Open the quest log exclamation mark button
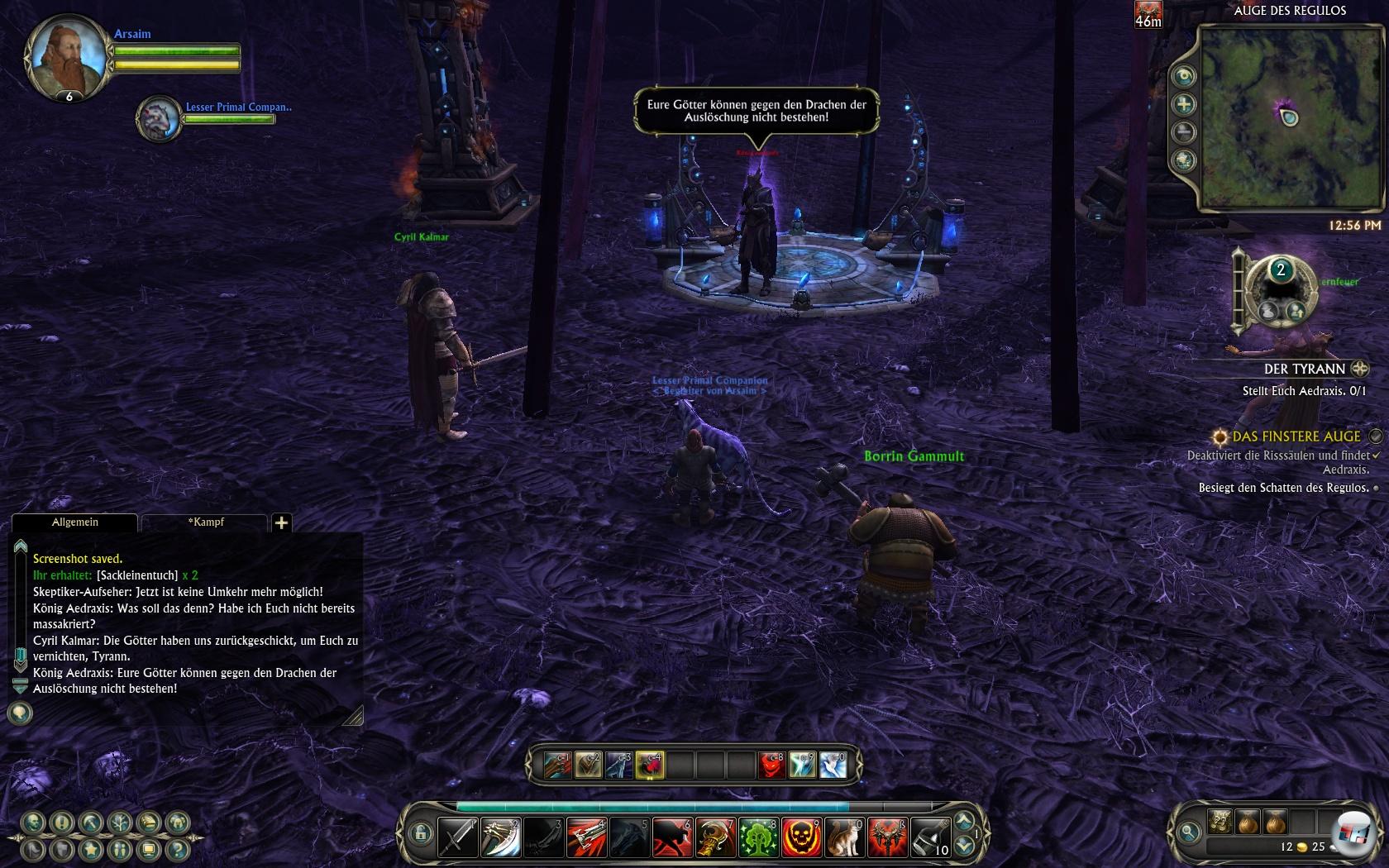 coord(62,823)
